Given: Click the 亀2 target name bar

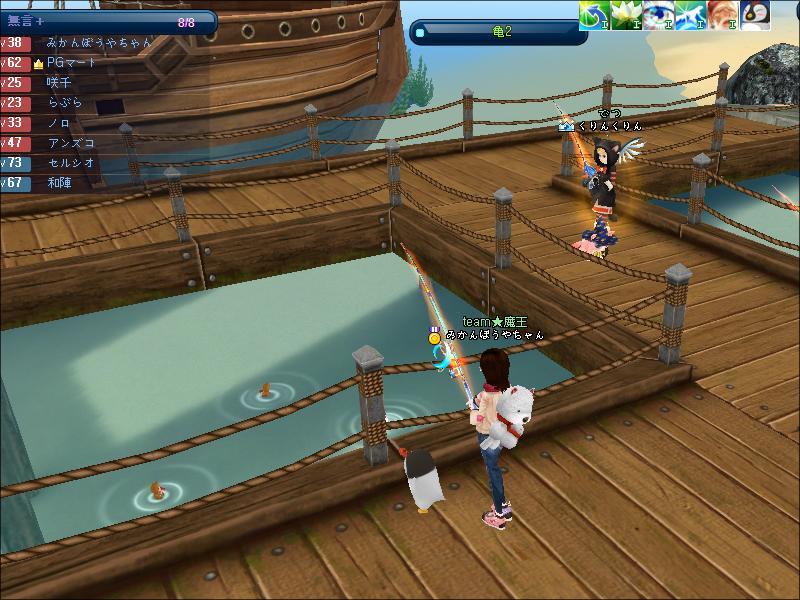Looking at the screenshot, I should (500, 32).
